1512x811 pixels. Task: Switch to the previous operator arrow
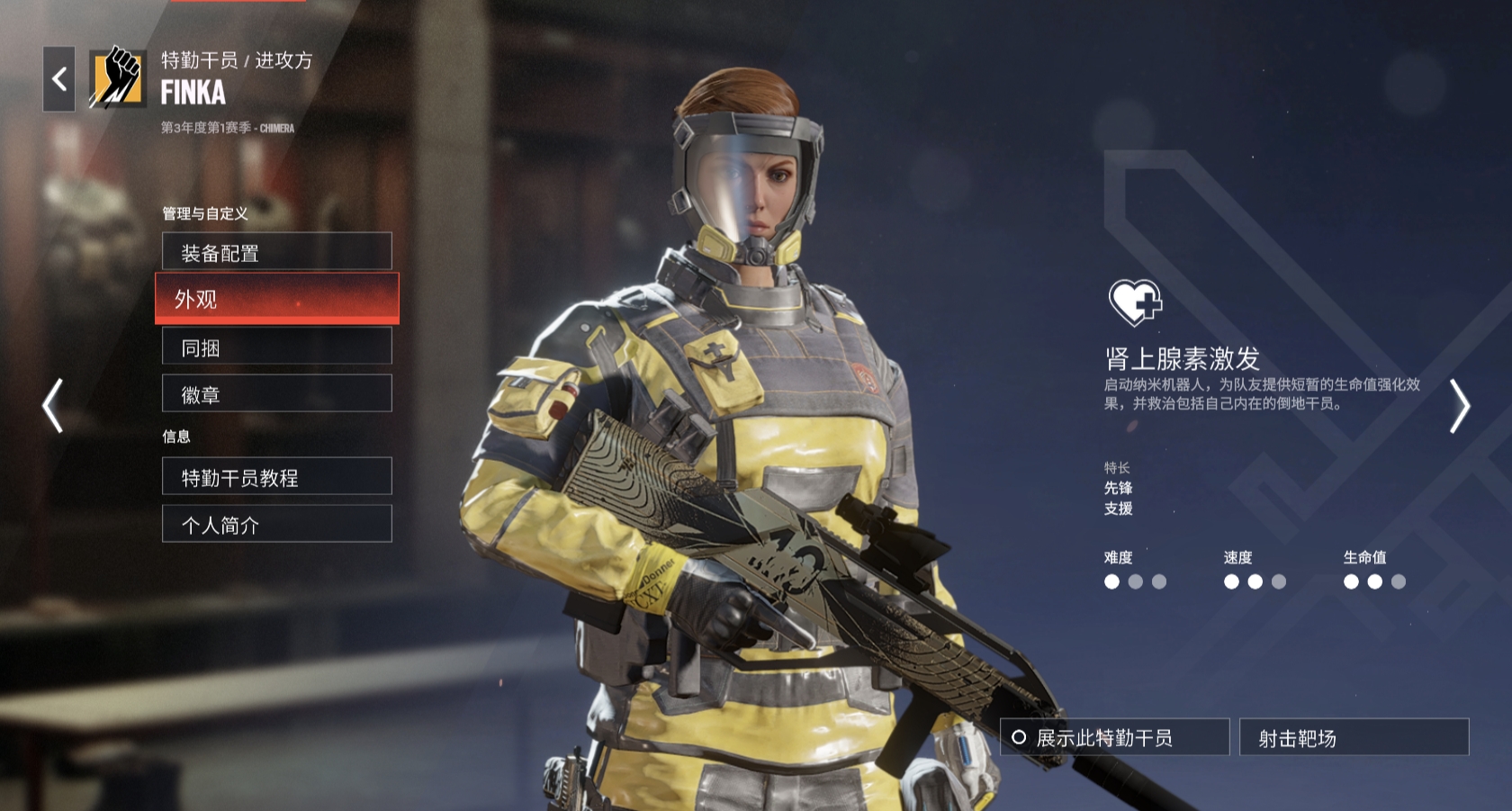click(x=53, y=405)
